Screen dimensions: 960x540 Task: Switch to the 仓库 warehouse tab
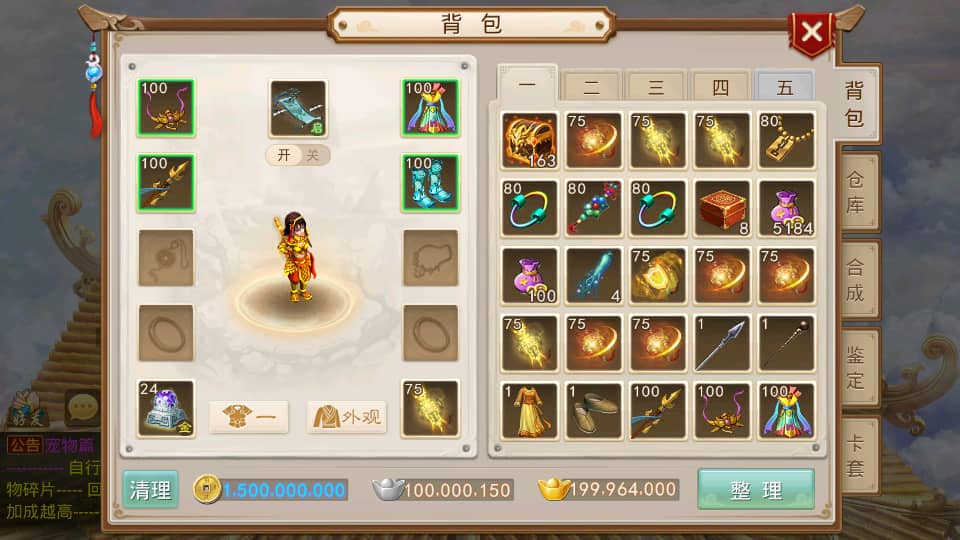tap(855, 193)
